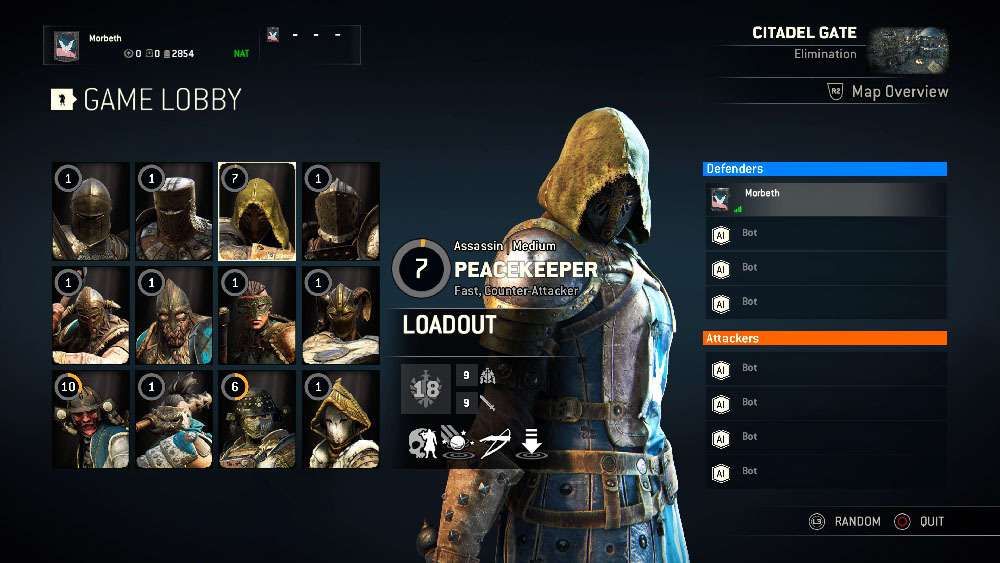Choose the level 6 Orochi portrait
The image size is (1000, 563).
[x=257, y=418]
